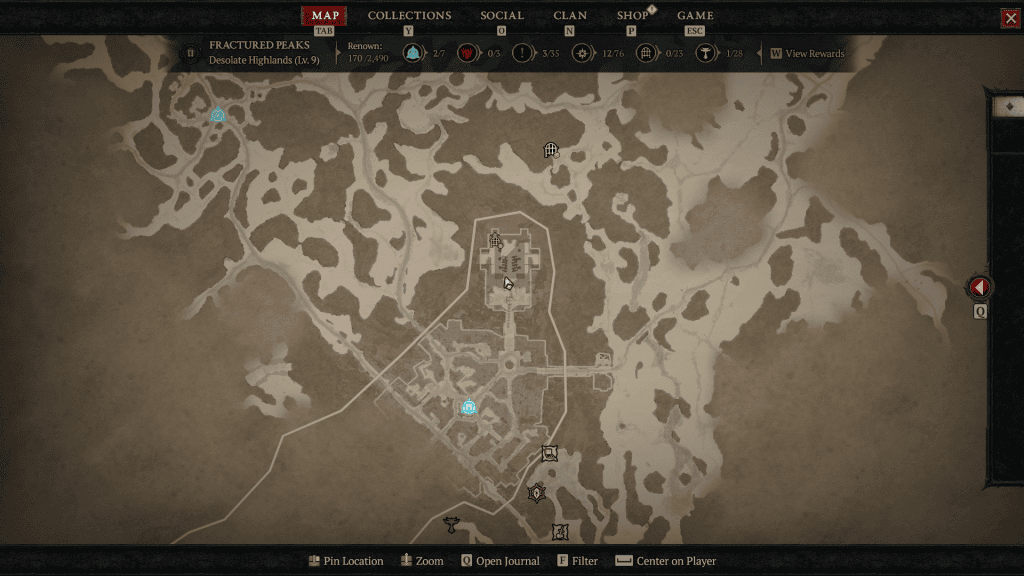Screen dimensions: 1024x576
Task: Open the Journal from the bottom bar
Action: point(500,561)
